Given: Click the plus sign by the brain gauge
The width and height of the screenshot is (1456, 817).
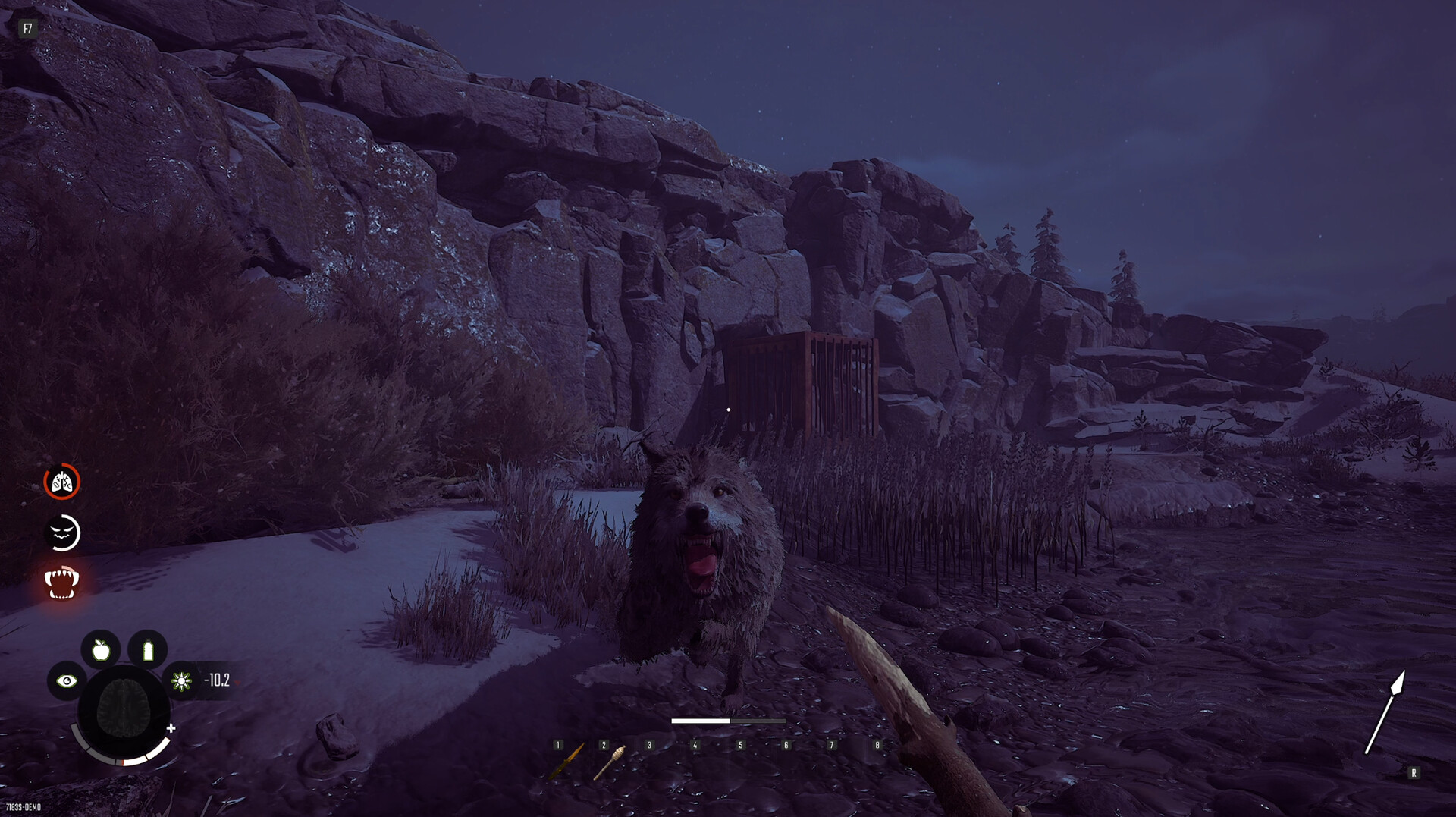Looking at the screenshot, I should click(x=172, y=728).
